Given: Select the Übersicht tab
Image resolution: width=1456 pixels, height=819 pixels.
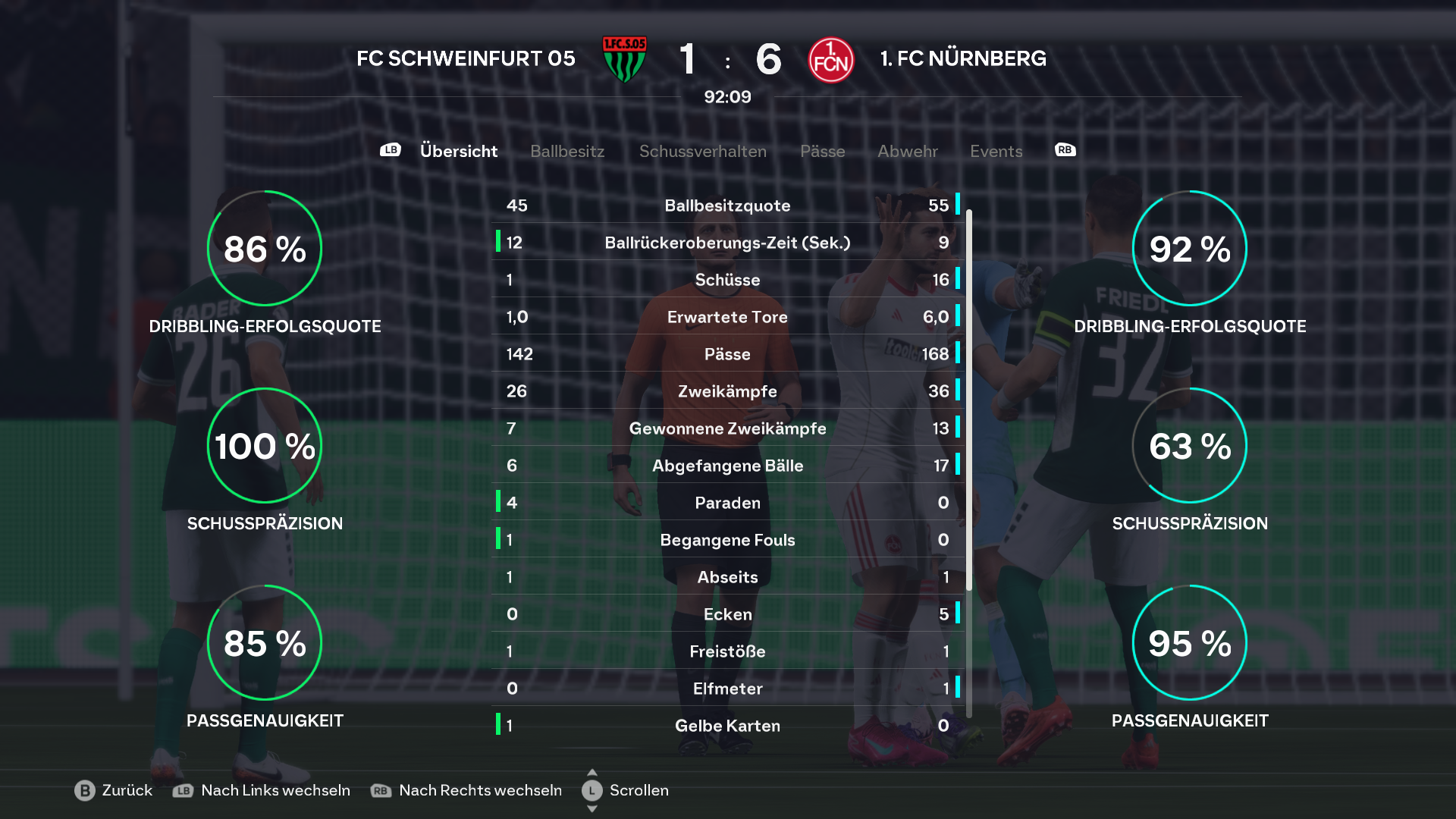Looking at the screenshot, I should click(459, 151).
